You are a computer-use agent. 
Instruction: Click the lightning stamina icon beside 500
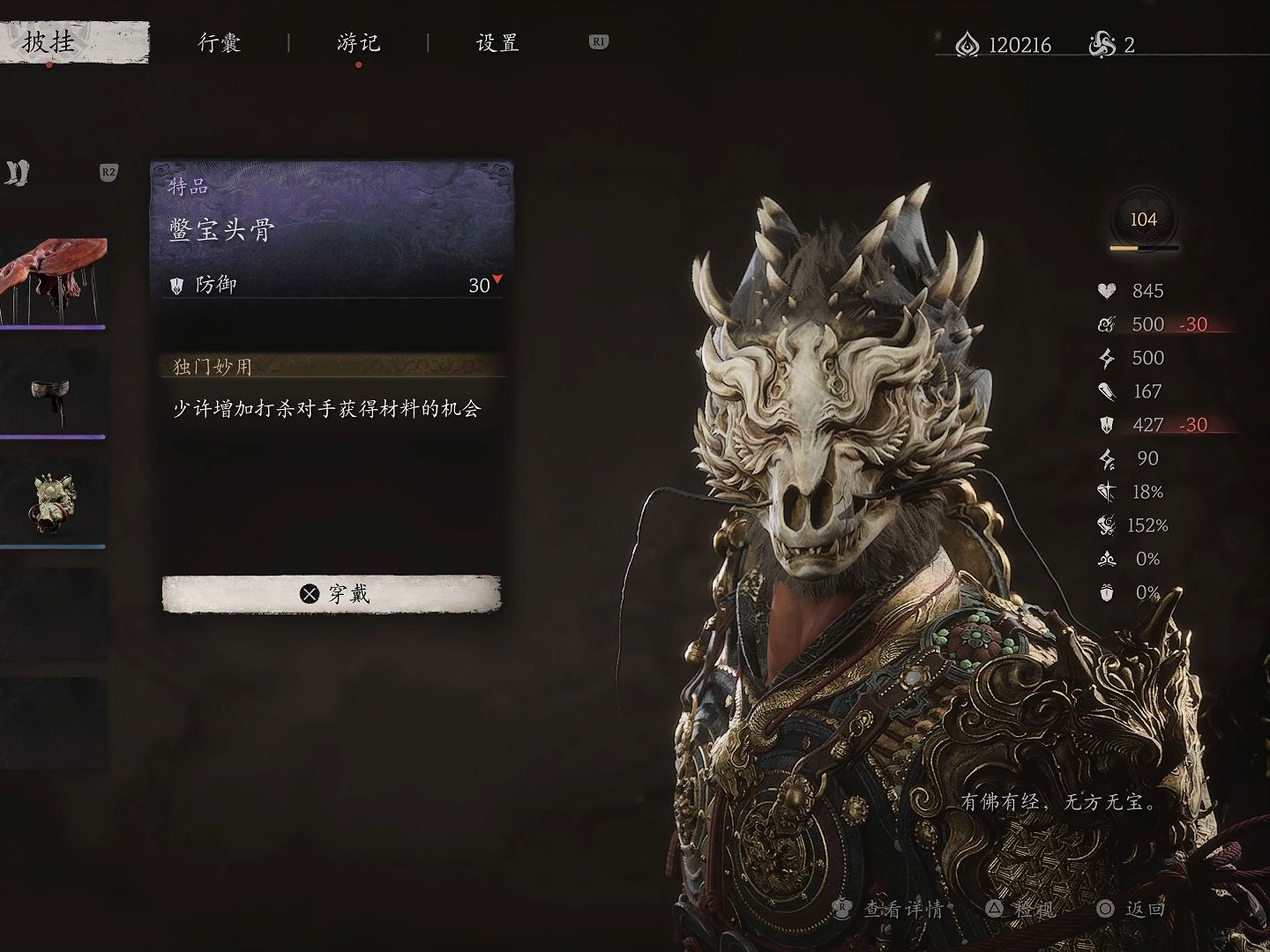1105,358
